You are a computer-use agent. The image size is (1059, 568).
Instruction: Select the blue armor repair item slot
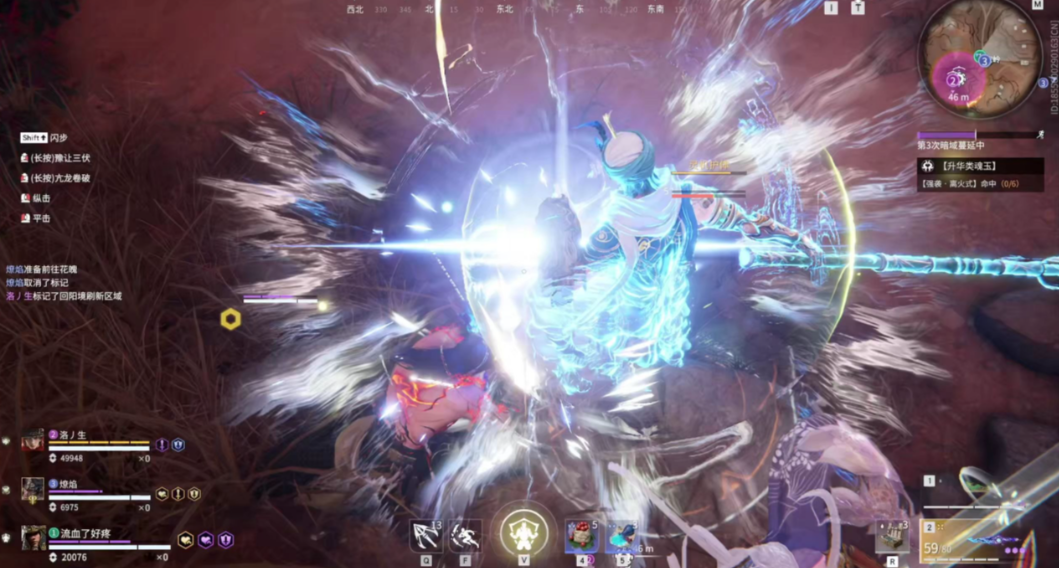pyautogui.click(x=620, y=537)
